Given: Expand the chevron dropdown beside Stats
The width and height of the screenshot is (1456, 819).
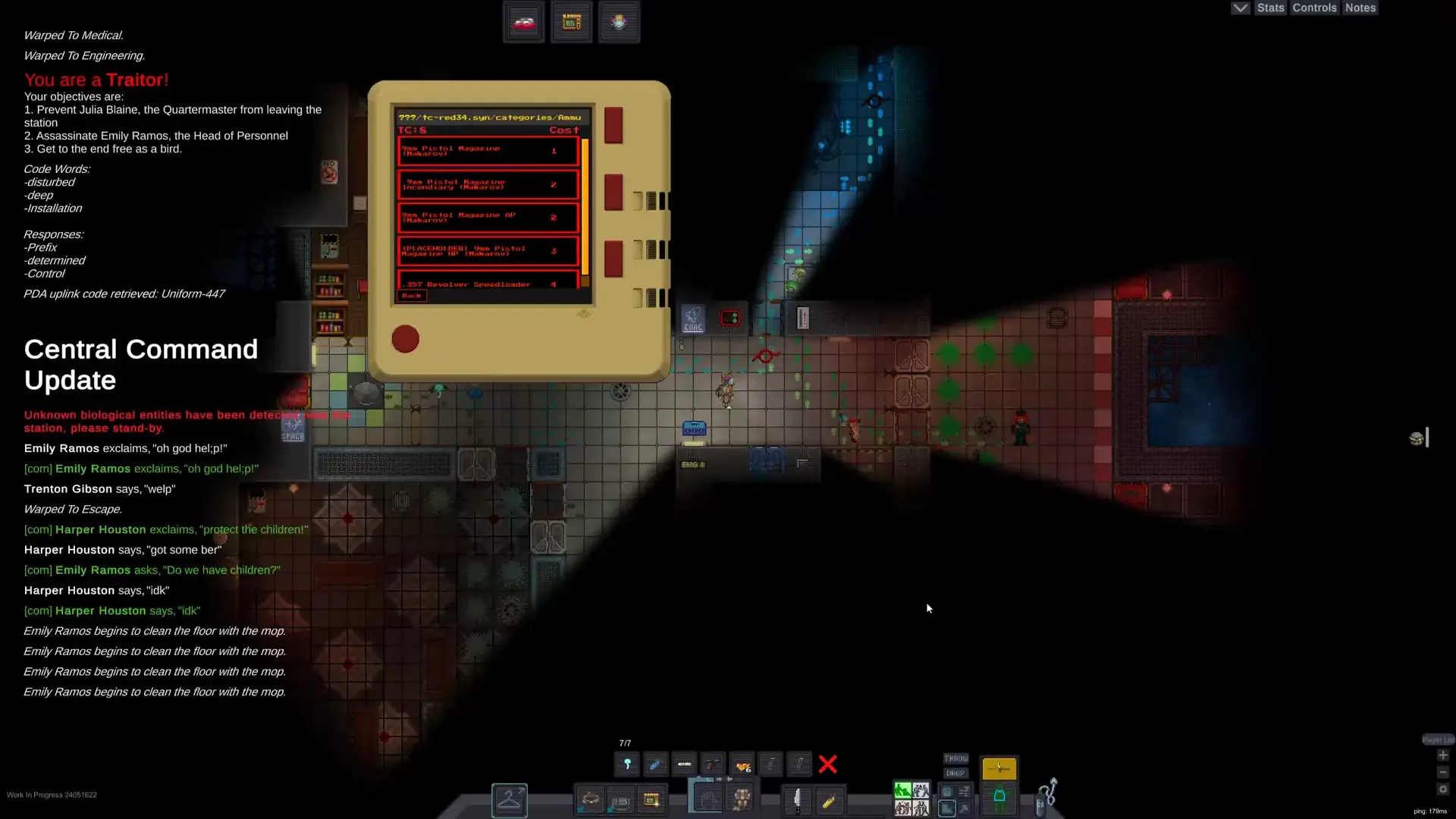Looking at the screenshot, I should [1239, 8].
